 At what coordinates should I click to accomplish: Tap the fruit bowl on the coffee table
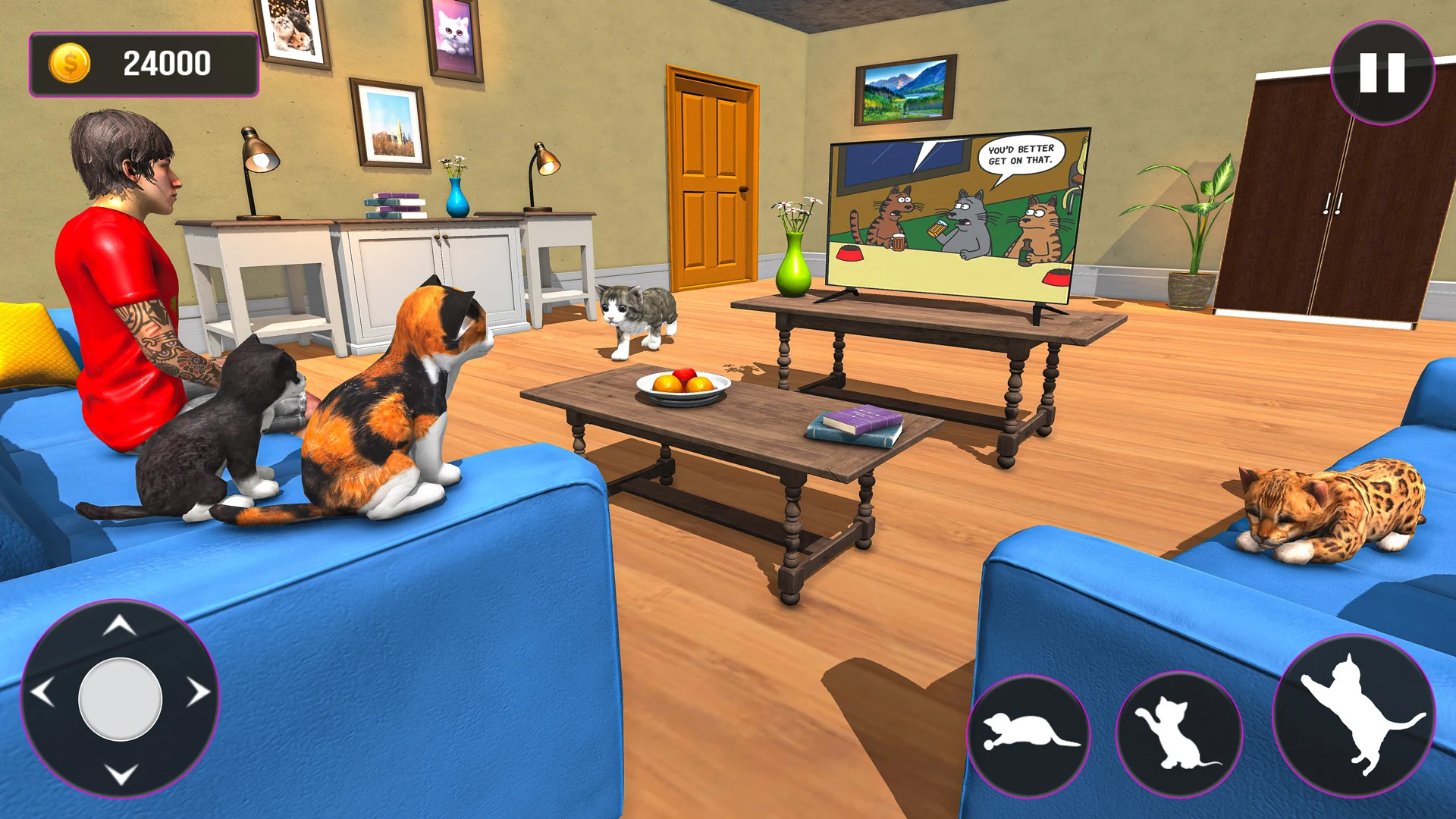[x=681, y=383]
